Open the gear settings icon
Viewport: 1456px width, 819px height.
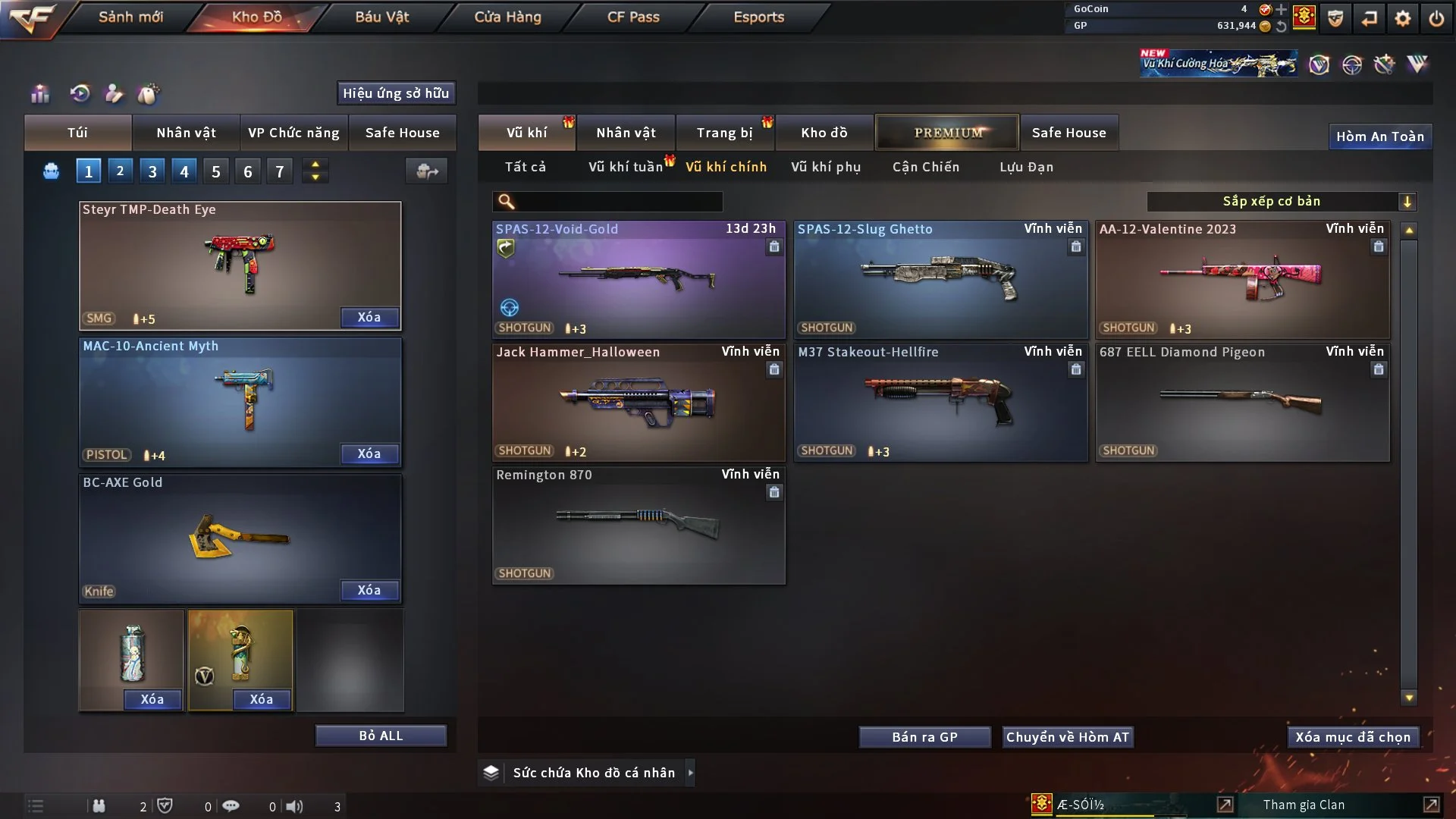click(x=1403, y=18)
